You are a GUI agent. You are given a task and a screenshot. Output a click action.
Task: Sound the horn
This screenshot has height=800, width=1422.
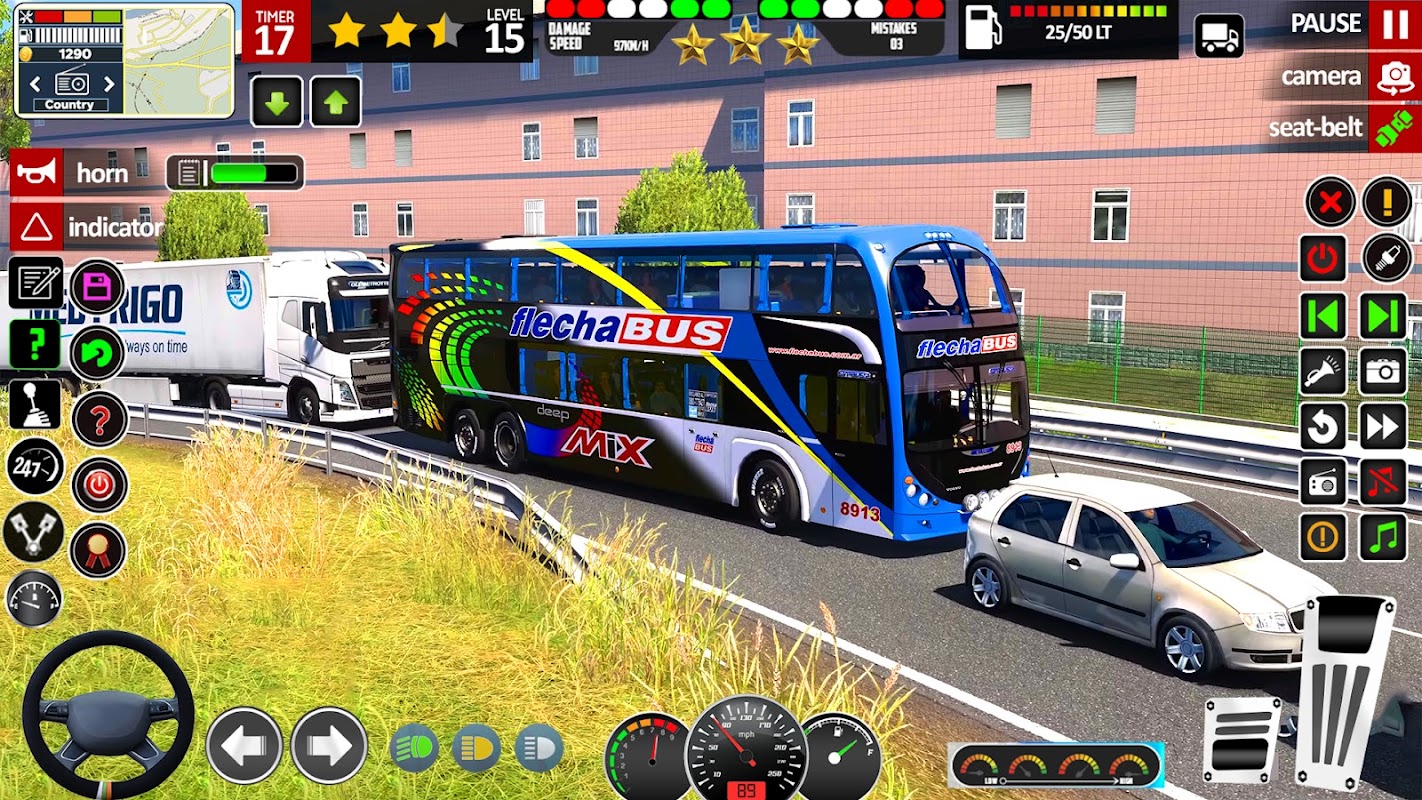tap(36, 173)
